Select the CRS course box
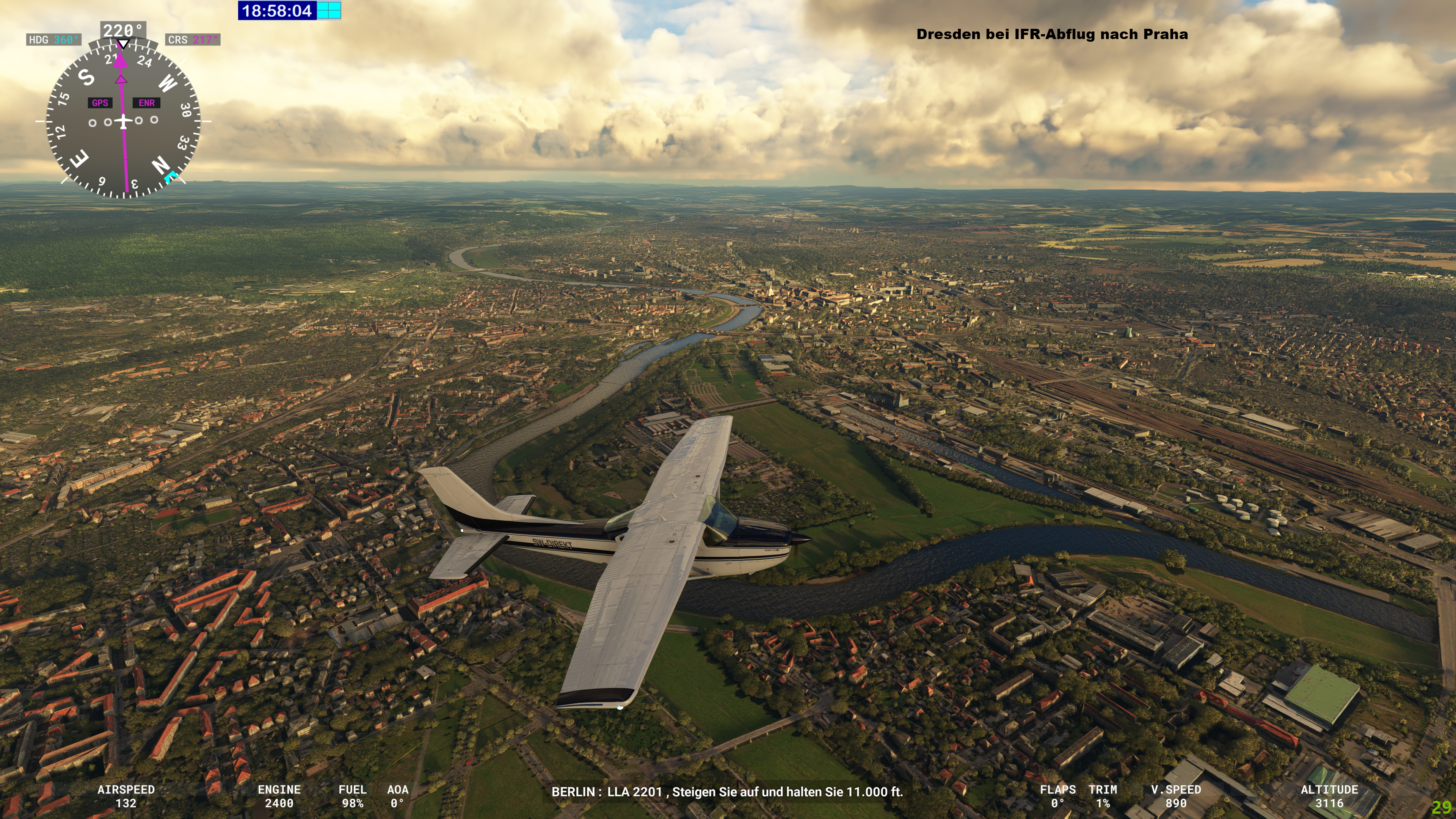 click(x=193, y=40)
